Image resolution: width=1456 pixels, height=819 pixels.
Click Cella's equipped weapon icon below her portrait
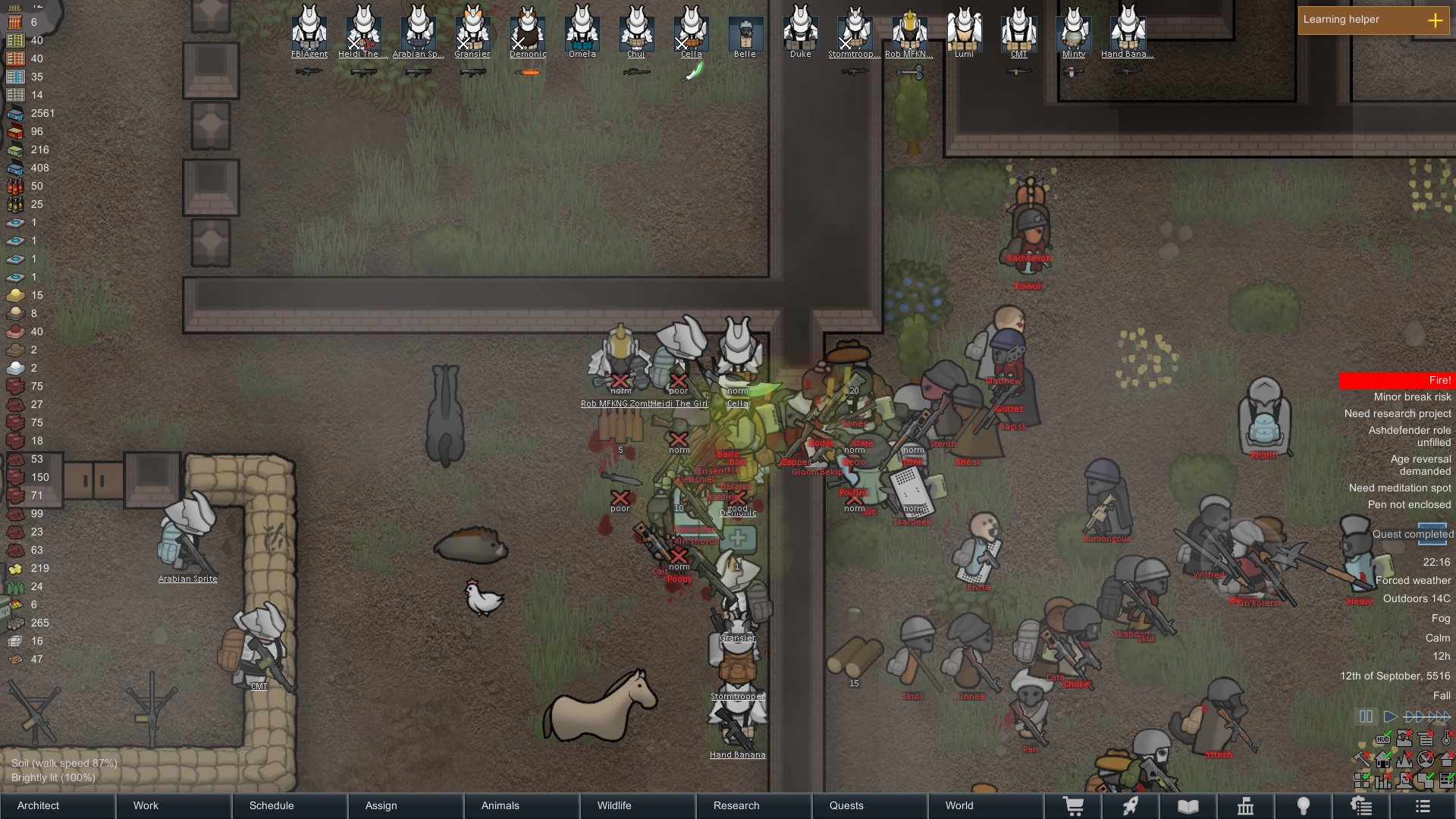pos(694,72)
